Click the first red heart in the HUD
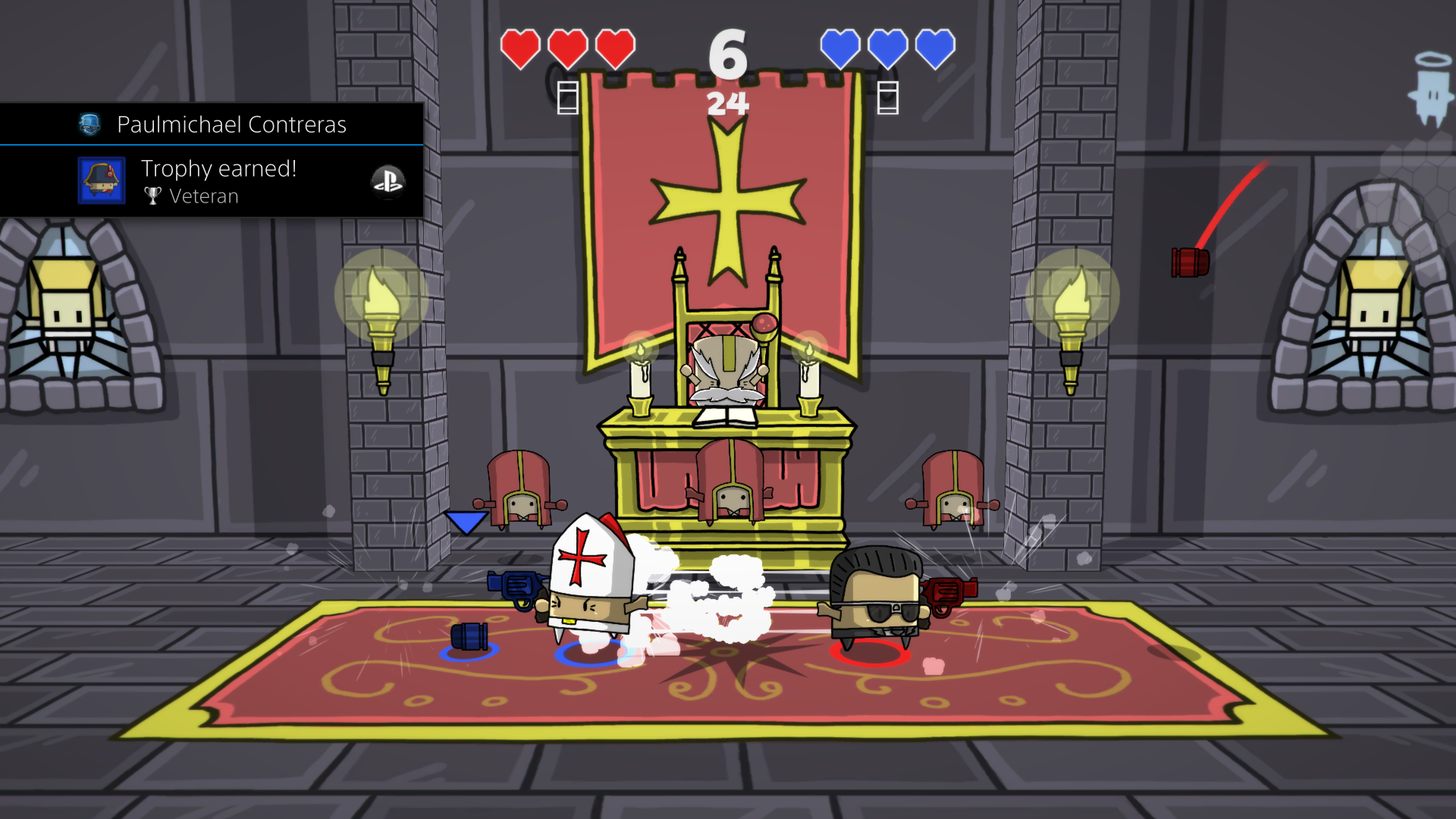Image resolution: width=1456 pixels, height=819 pixels. coord(519,48)
